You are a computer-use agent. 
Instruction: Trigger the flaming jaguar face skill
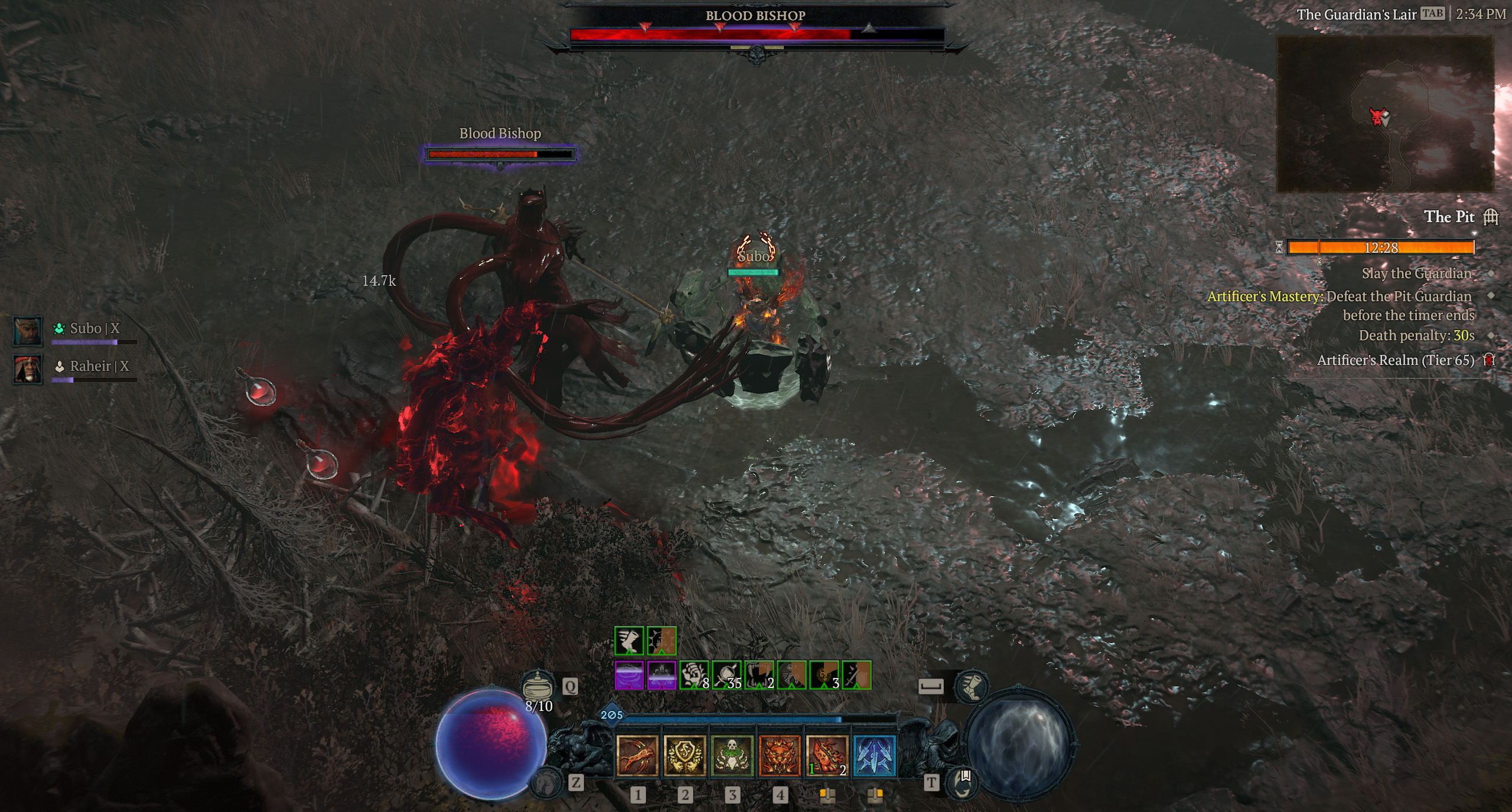click(780, 755)
